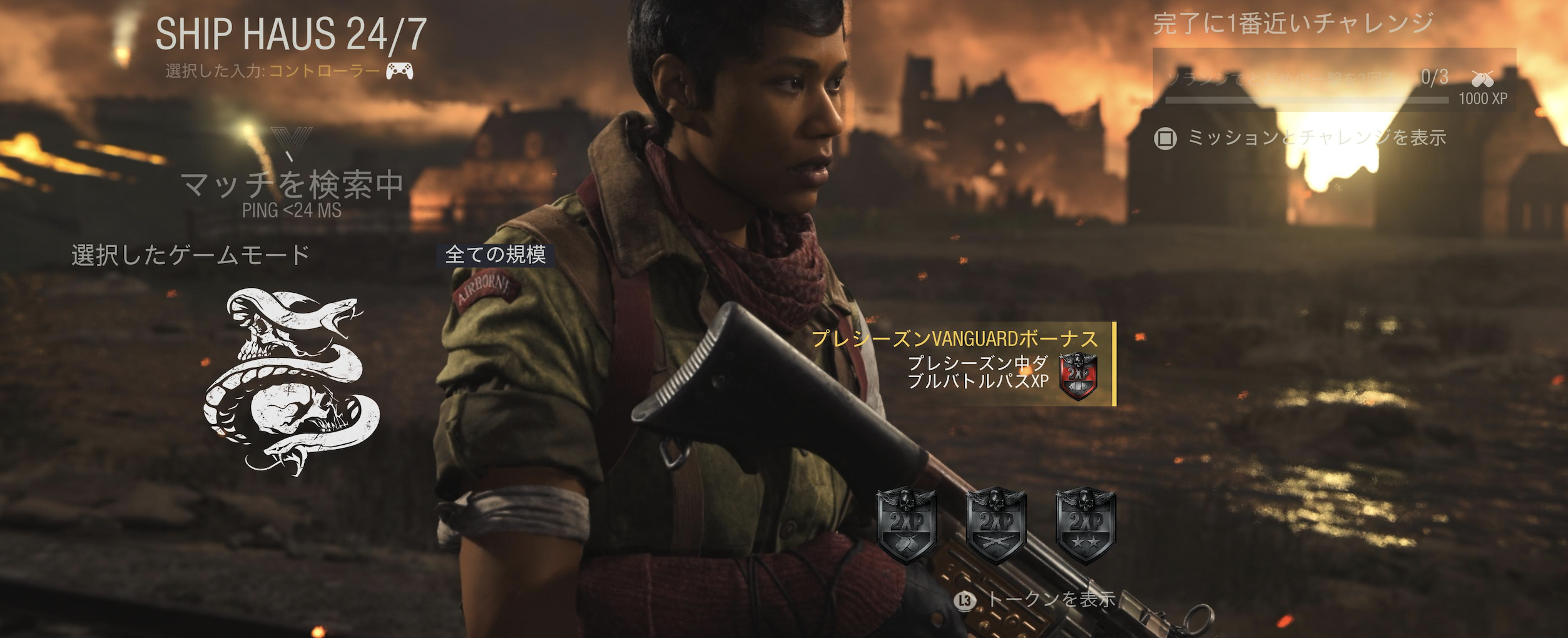Select the 2XP dog tags token
1568x638 pixels.
point(906,524)
